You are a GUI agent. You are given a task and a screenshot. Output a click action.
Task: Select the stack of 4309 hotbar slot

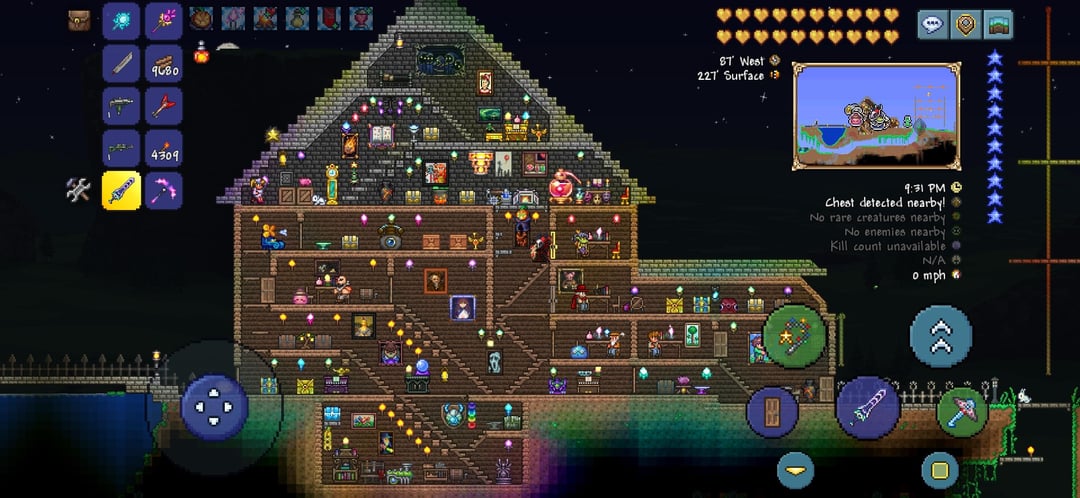pos(164,148)
